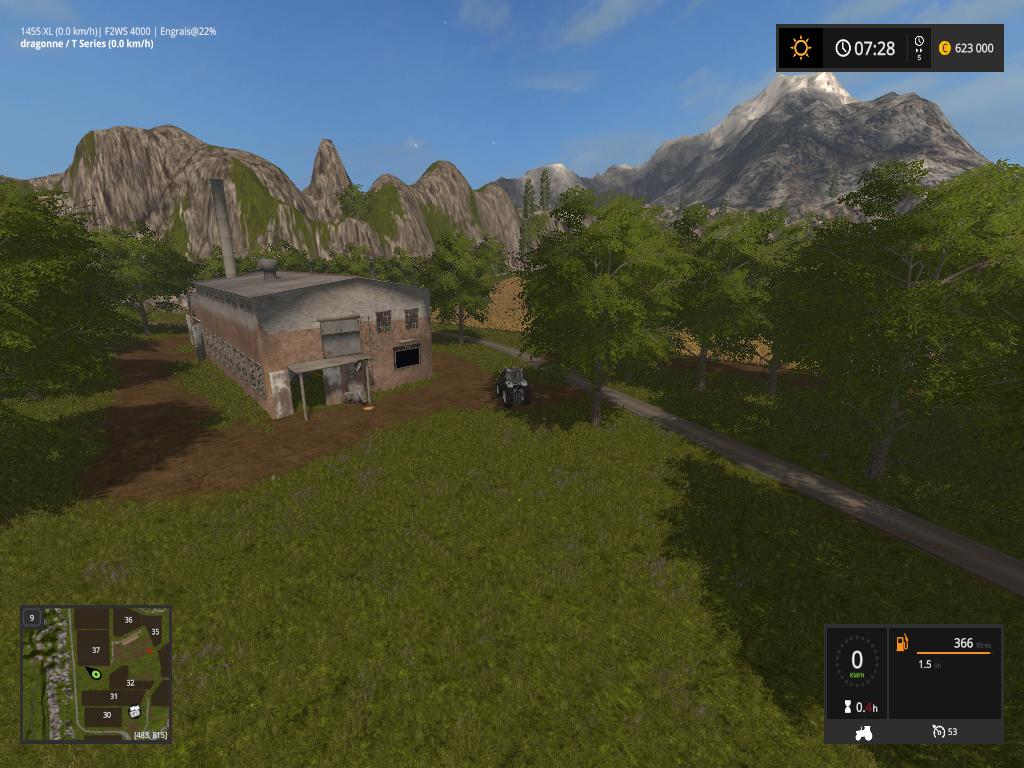
Task: Click field 37 on the minimap
Action: pos(96,650)
